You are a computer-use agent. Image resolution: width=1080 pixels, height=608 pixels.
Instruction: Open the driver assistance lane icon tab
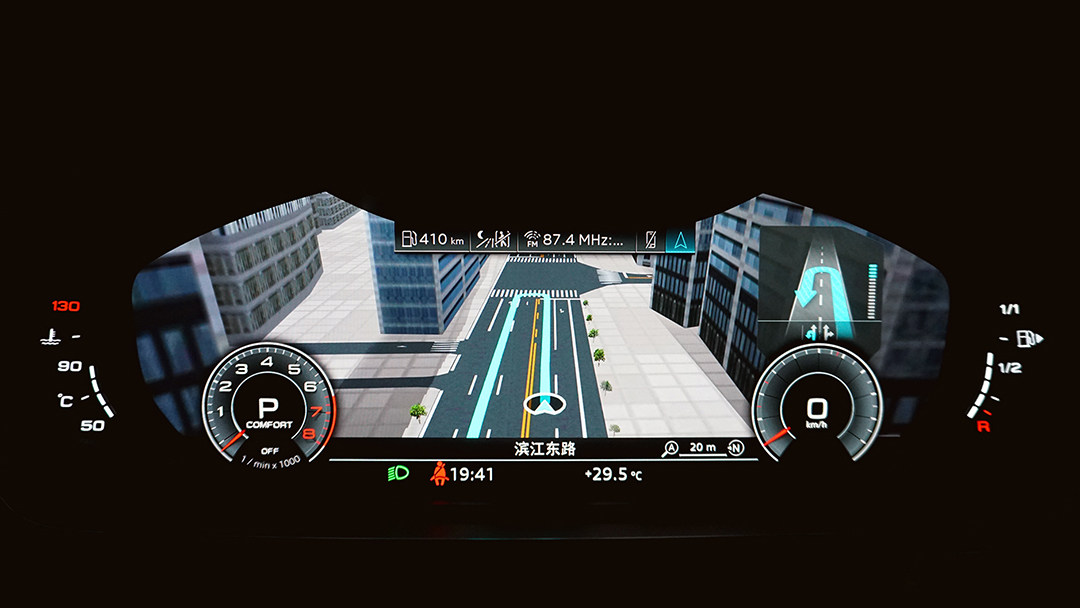(x=494, y=239)
